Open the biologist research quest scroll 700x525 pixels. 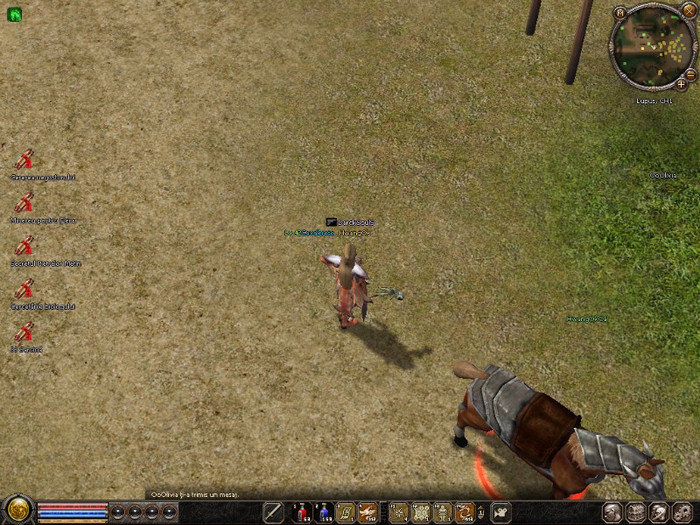(25, 289)
